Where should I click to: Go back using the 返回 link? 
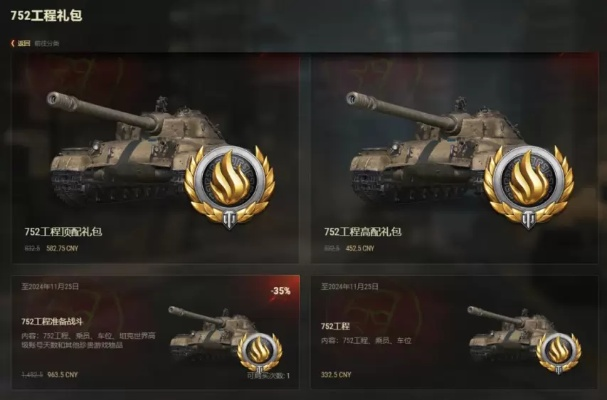click(x=22, y=43)
